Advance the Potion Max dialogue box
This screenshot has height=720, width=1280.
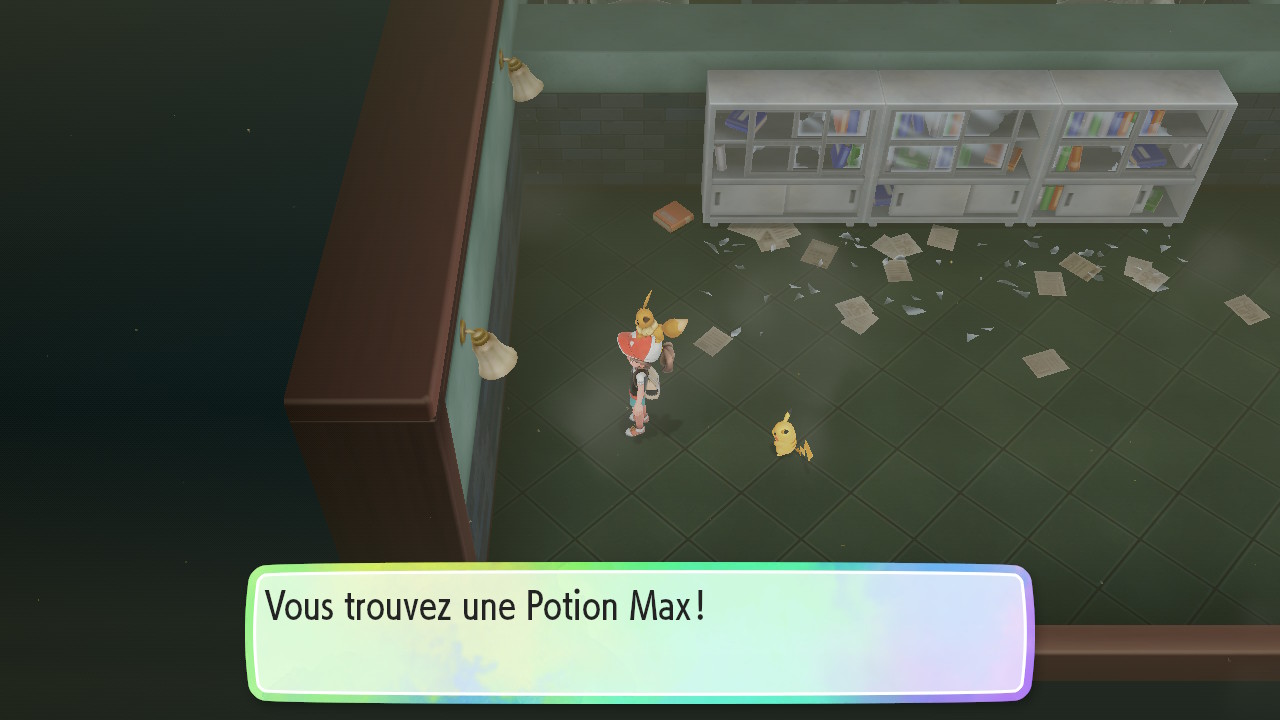tap(639, 632)
